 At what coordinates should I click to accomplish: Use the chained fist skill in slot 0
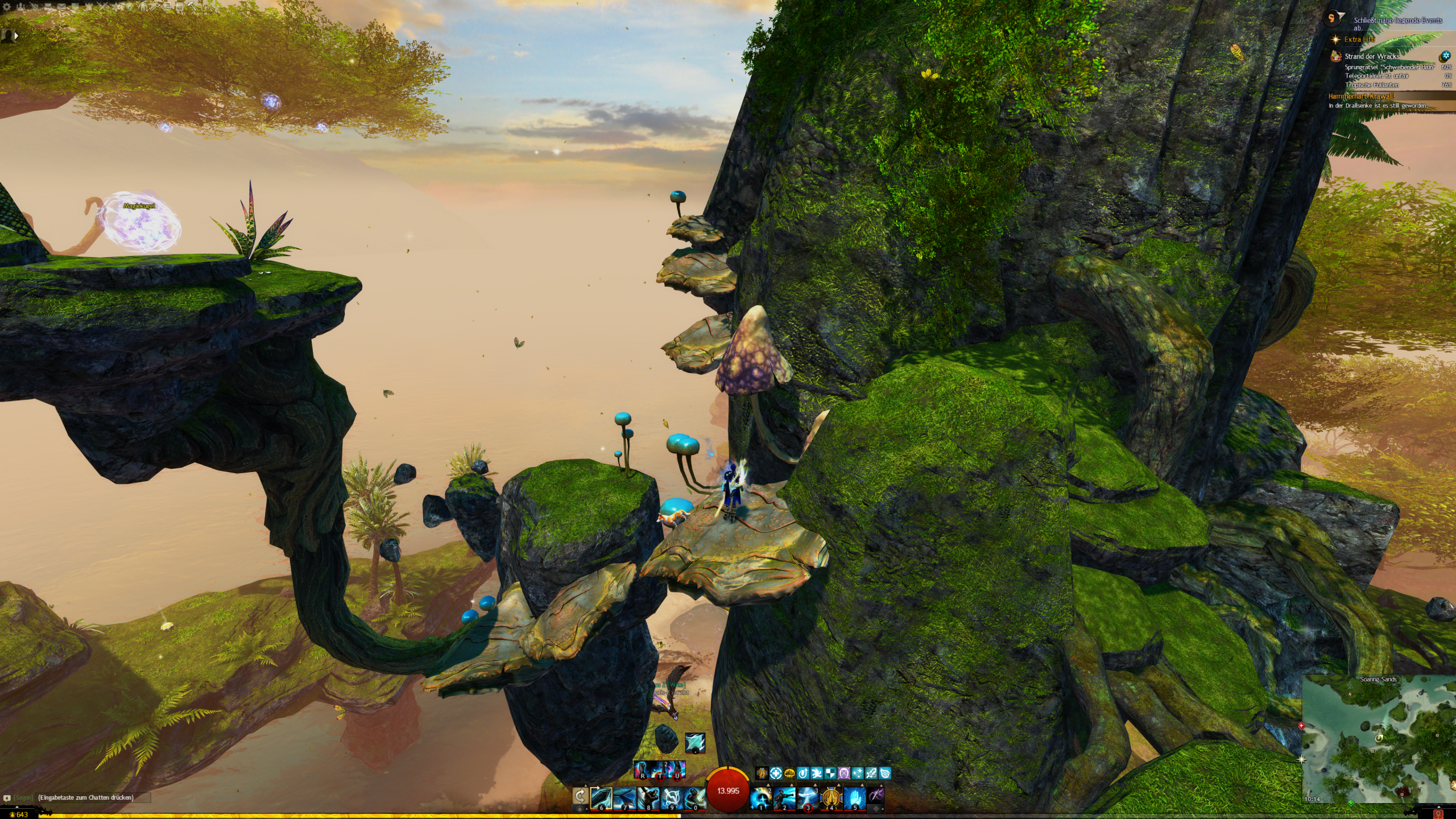[x=694, y=798]
